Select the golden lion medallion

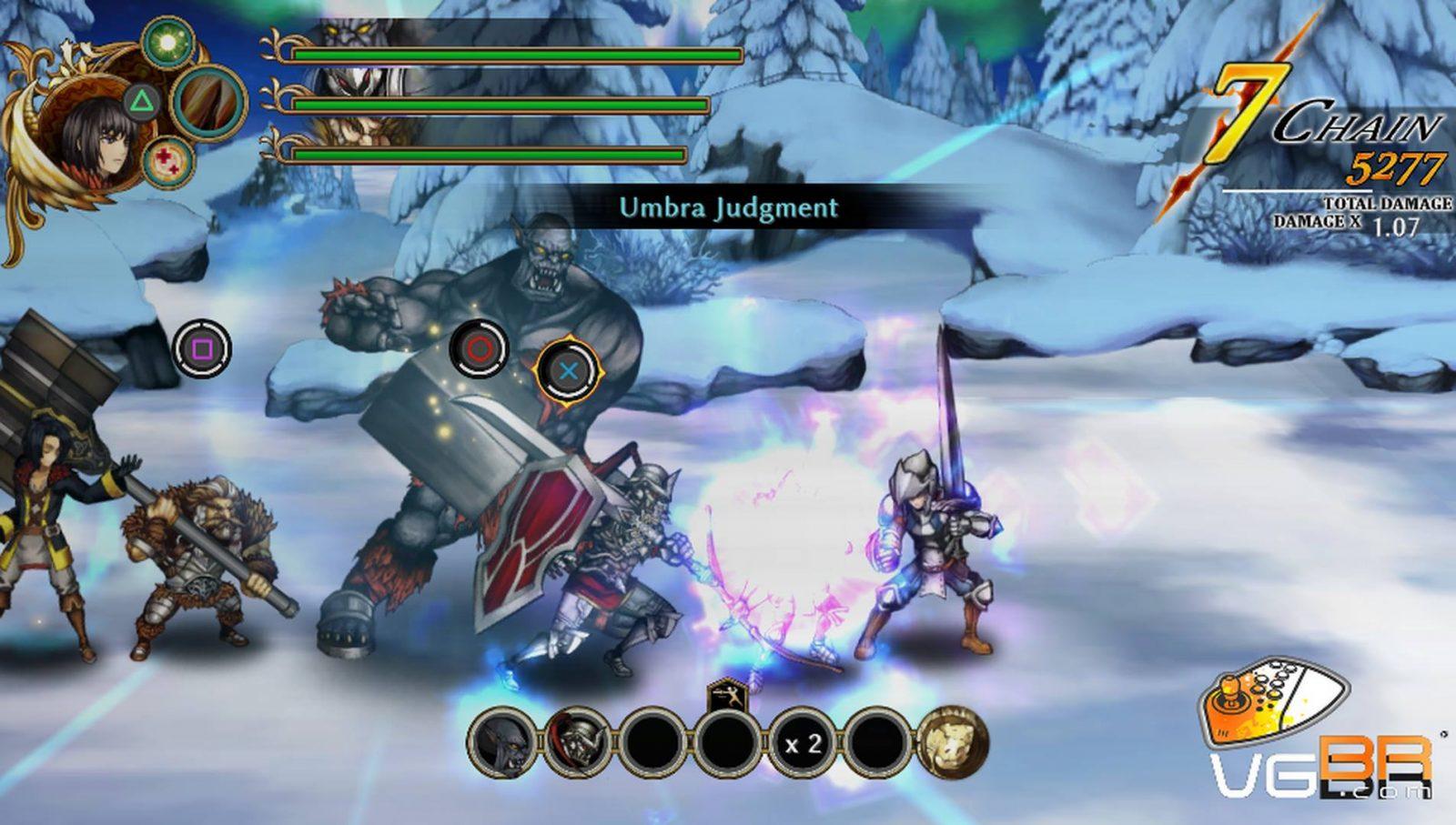pos(953,743)
